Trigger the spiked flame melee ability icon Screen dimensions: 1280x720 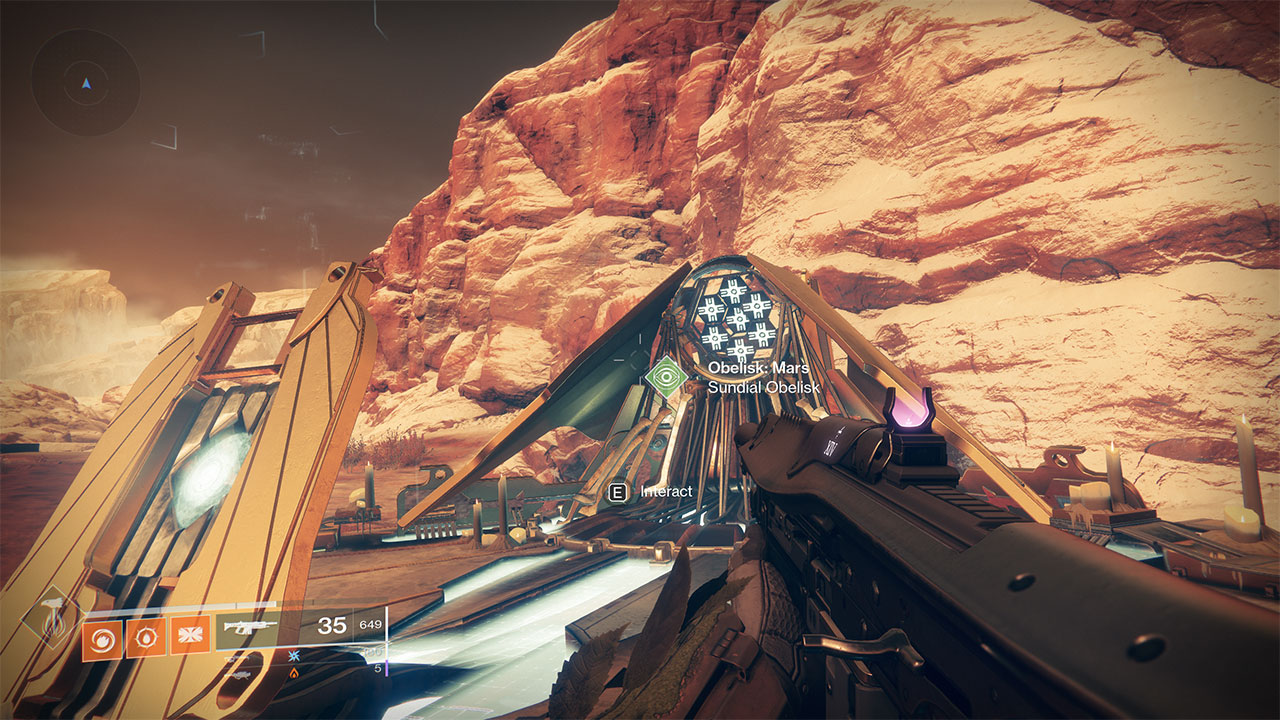146,636
